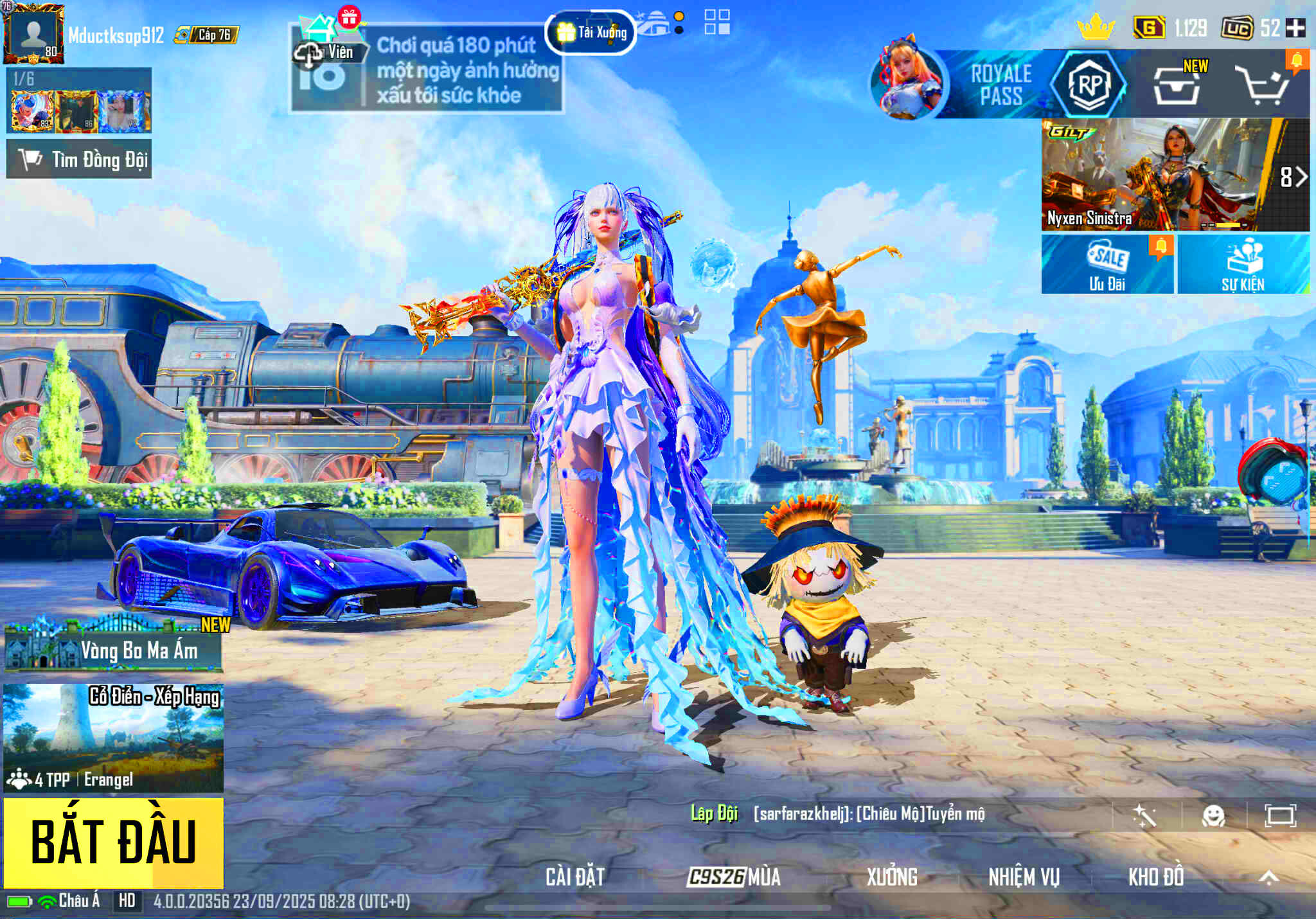Open the SỰ KIỆN events panel

pyautogui.click(x=1243, y=264)
